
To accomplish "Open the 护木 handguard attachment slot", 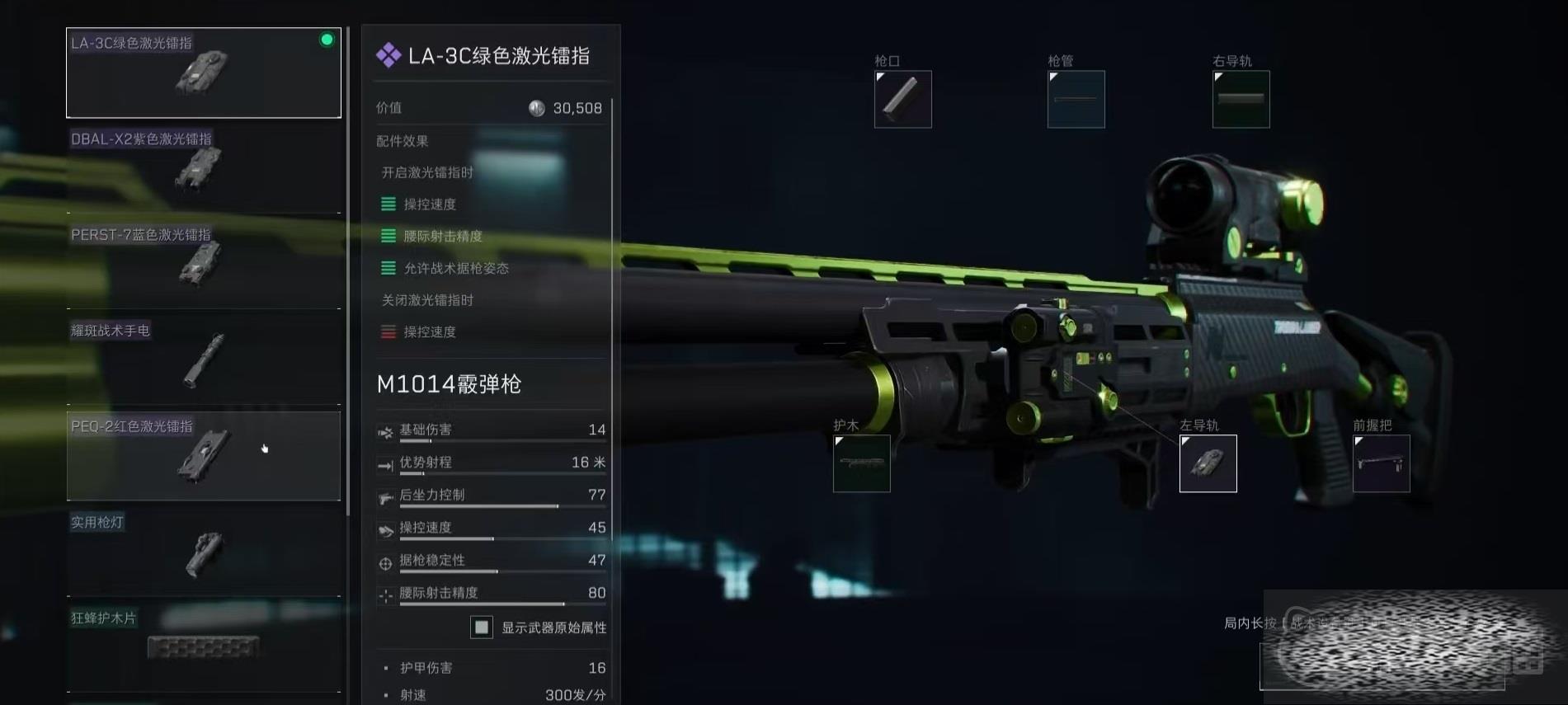I will pos(861,463).
